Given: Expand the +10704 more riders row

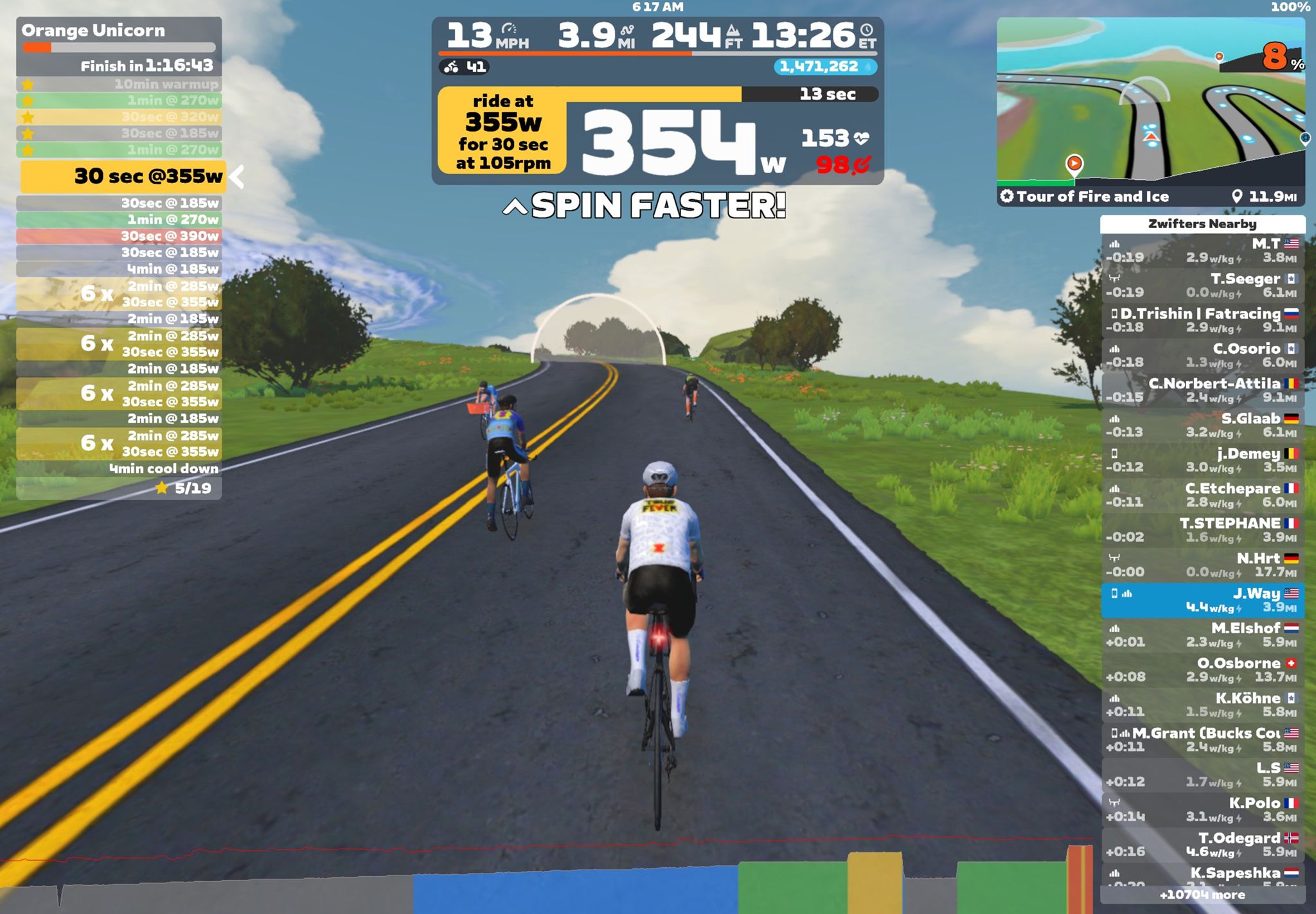Looking at the screenshot, I should pyautogui.click(x=1202, y=895).
